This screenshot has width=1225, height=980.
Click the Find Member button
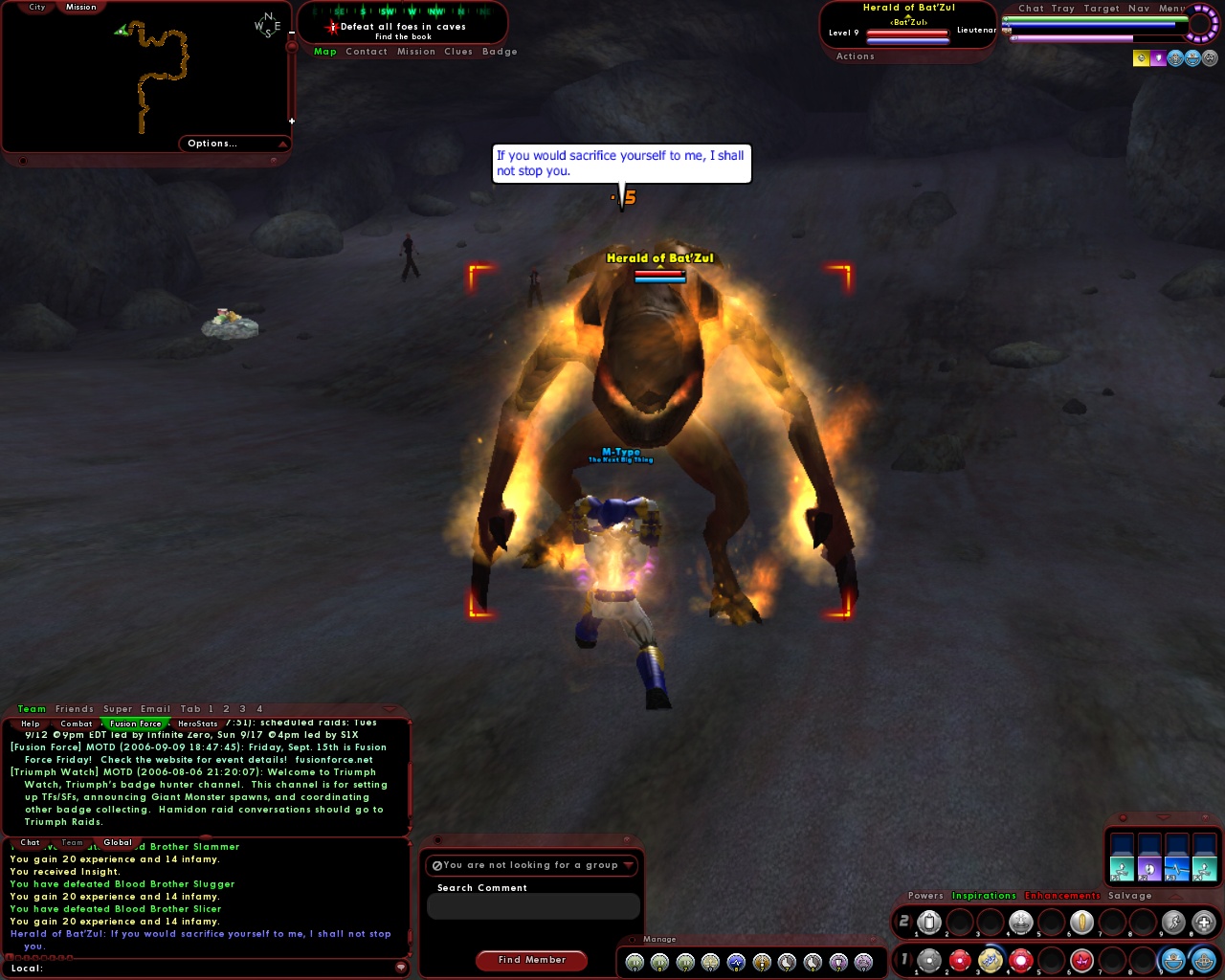pos(531,960)
